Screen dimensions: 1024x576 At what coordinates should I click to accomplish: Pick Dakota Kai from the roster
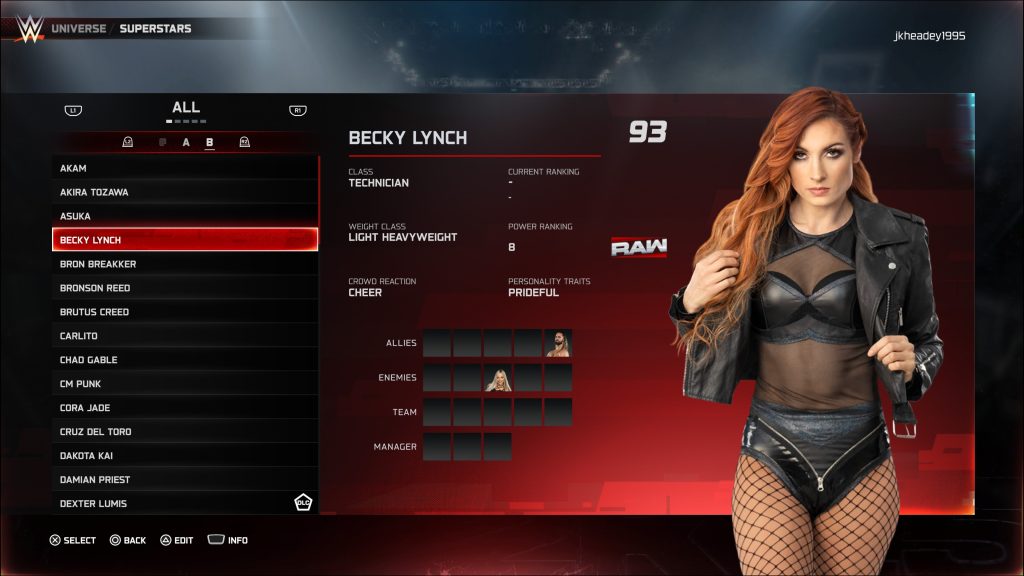click(185, 456)
